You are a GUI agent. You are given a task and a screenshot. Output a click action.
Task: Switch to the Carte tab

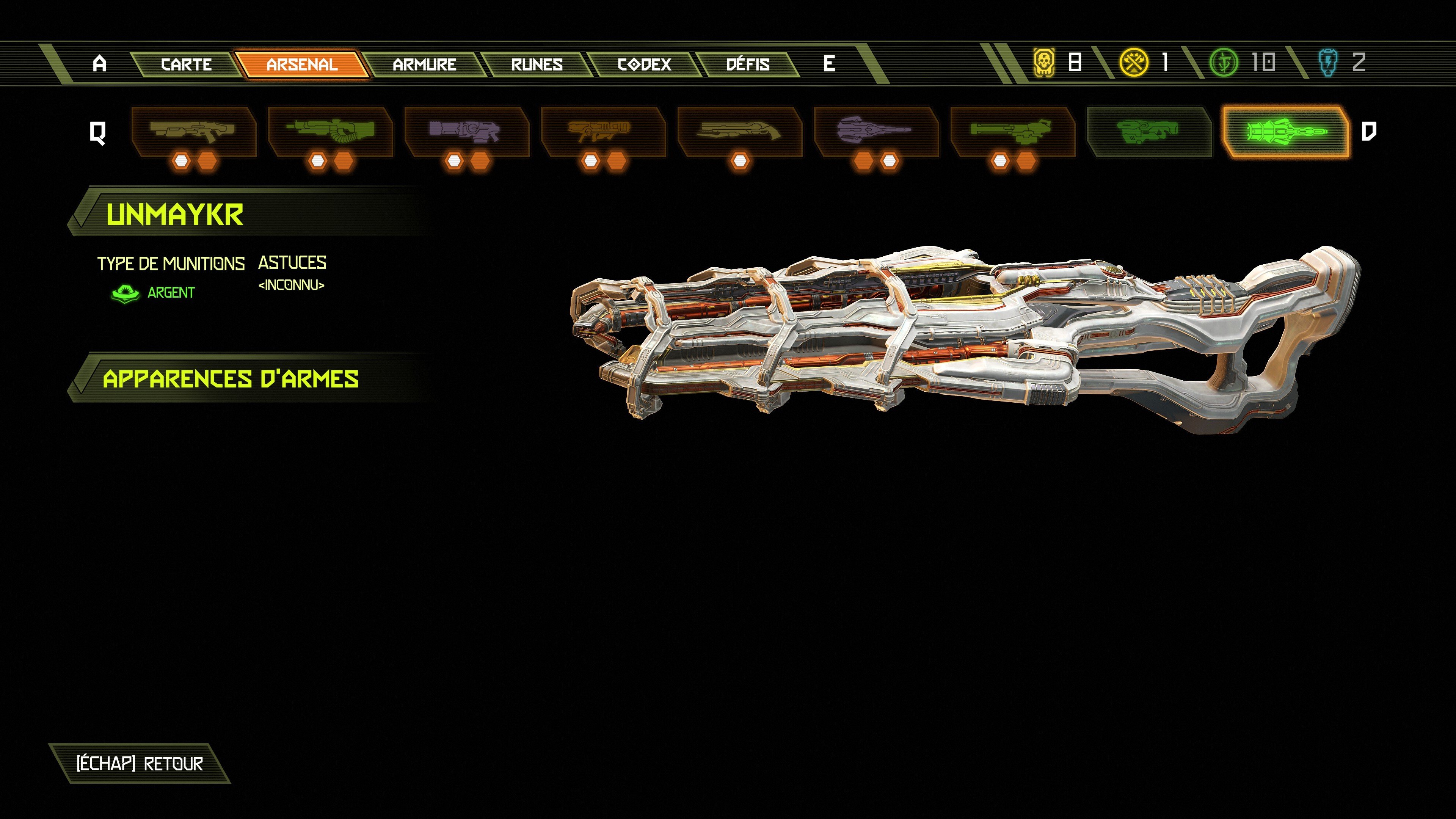click(186, 64)
